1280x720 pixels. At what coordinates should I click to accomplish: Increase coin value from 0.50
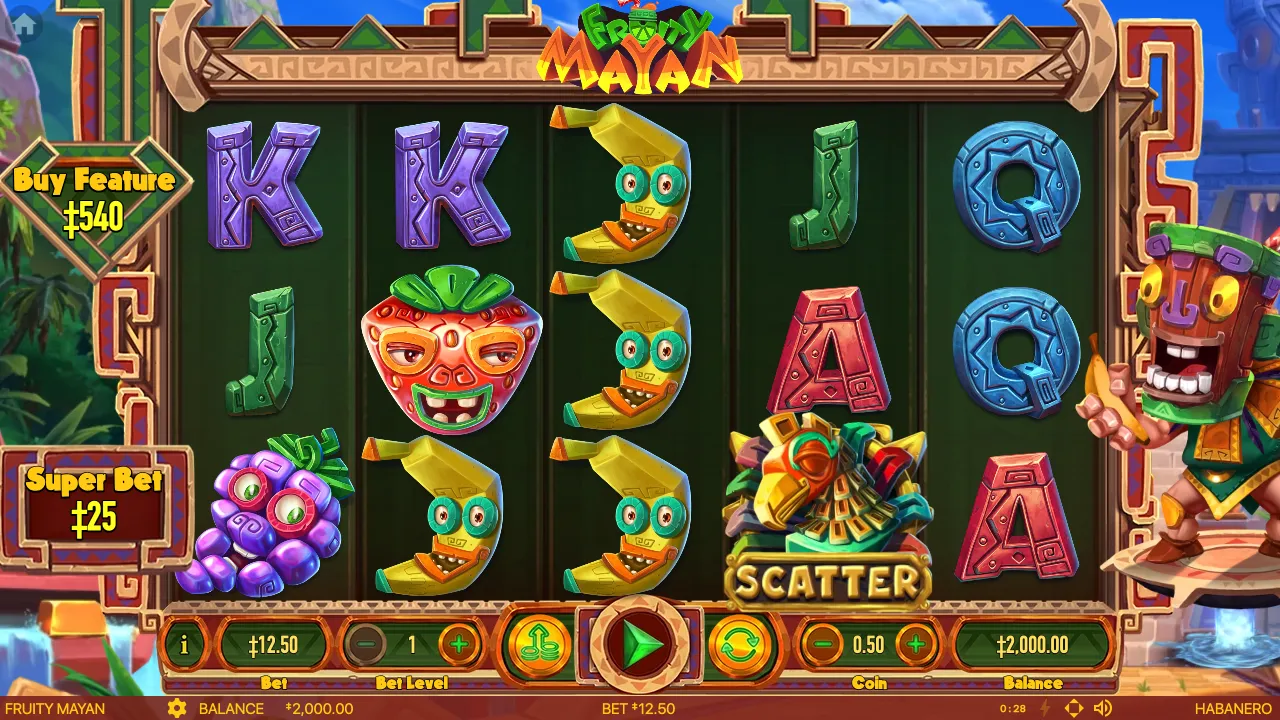915,644
